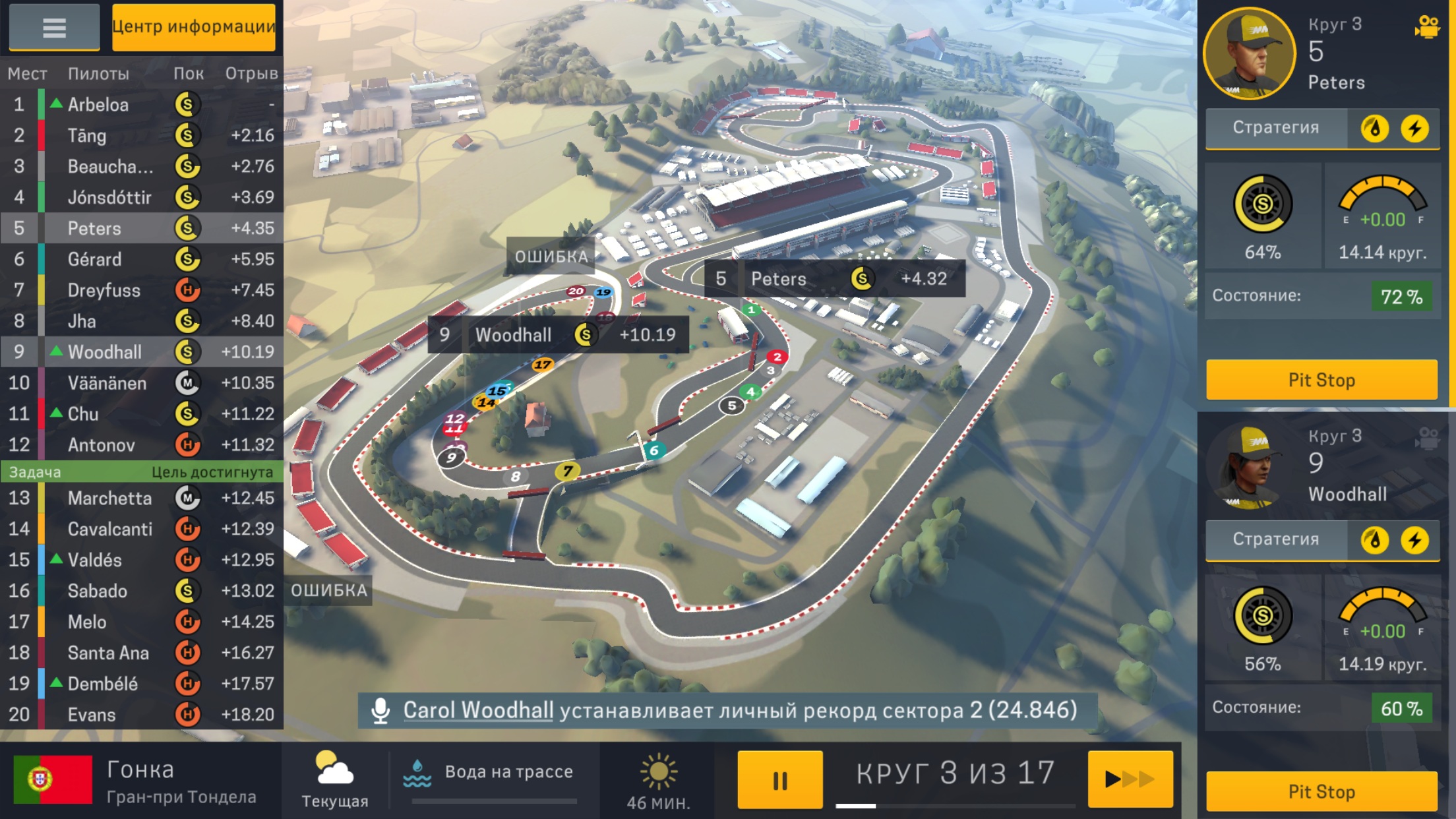Click the Peters label on the track

click(x=835, y=279)
